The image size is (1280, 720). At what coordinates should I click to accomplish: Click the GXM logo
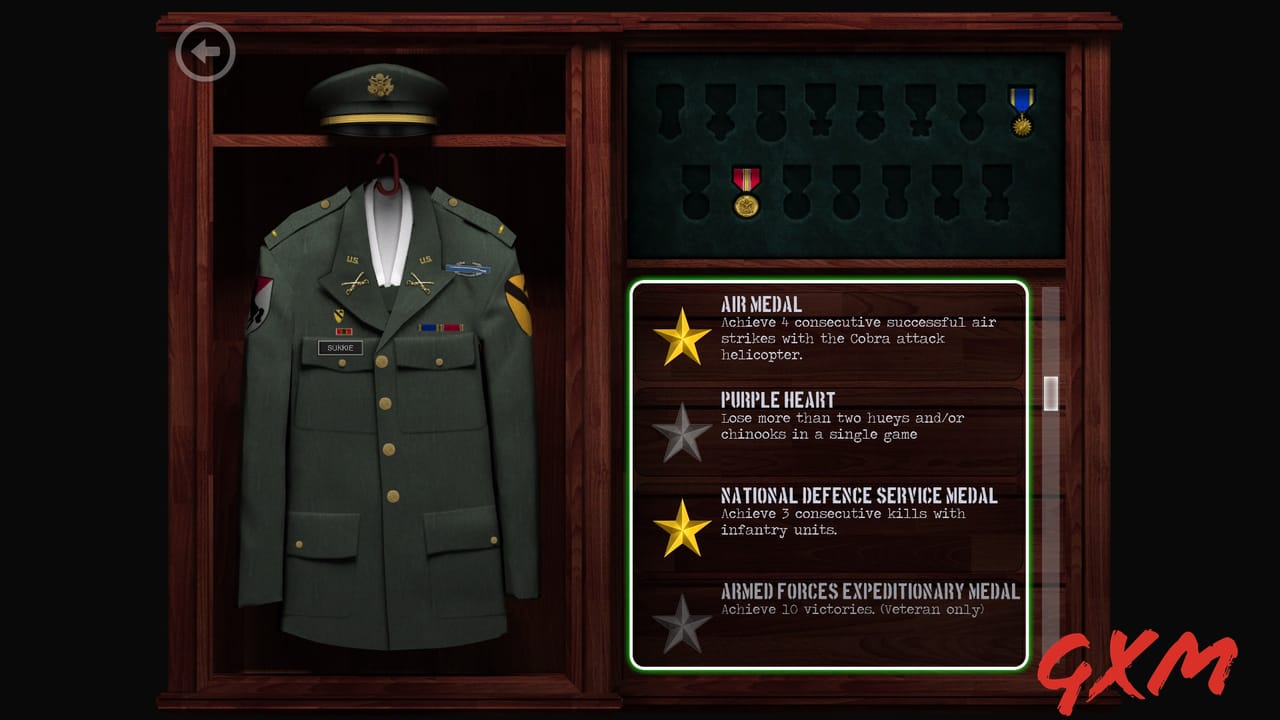coord(1135,660)
